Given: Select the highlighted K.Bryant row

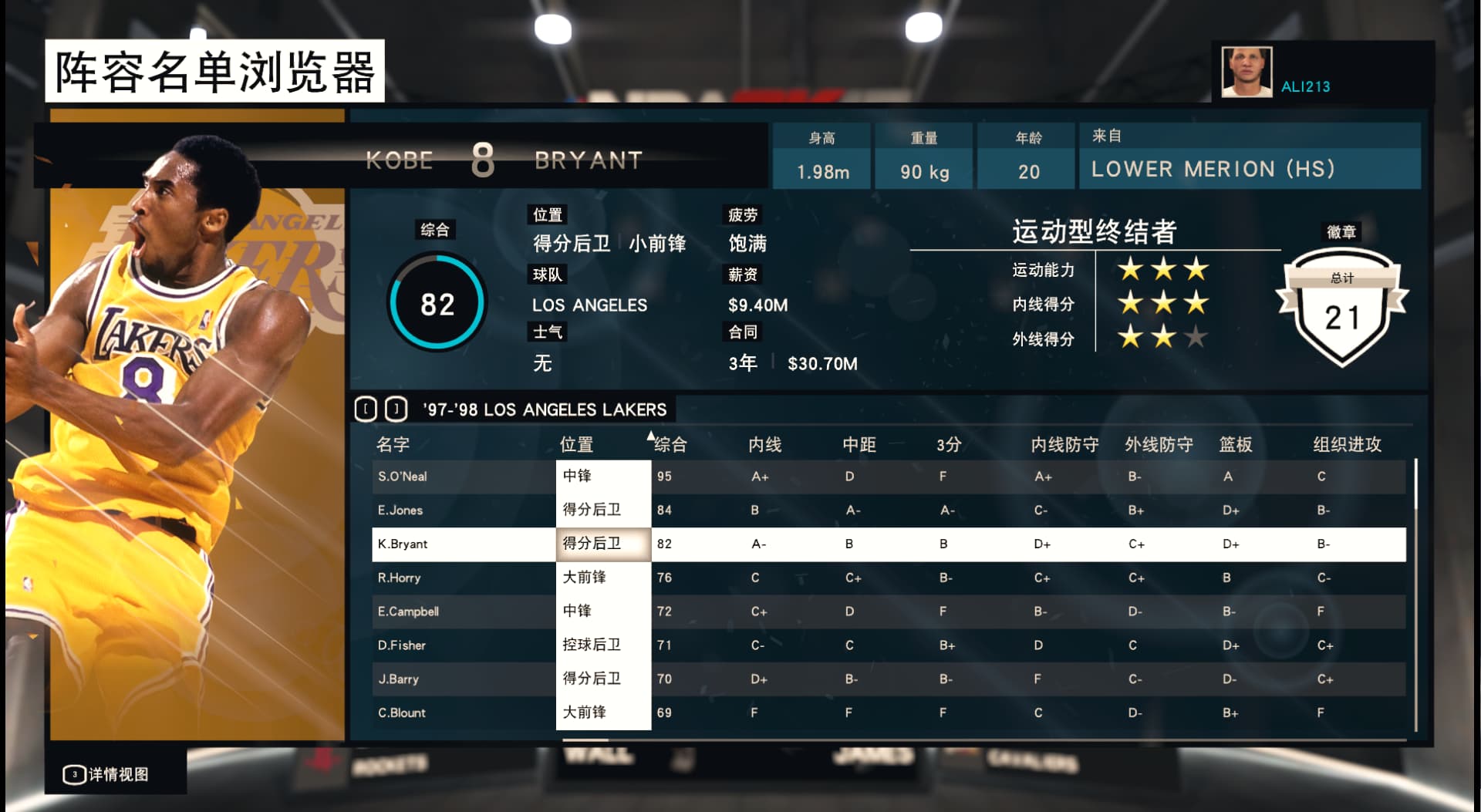Looking at the screenshot, I should coord(403,544).
